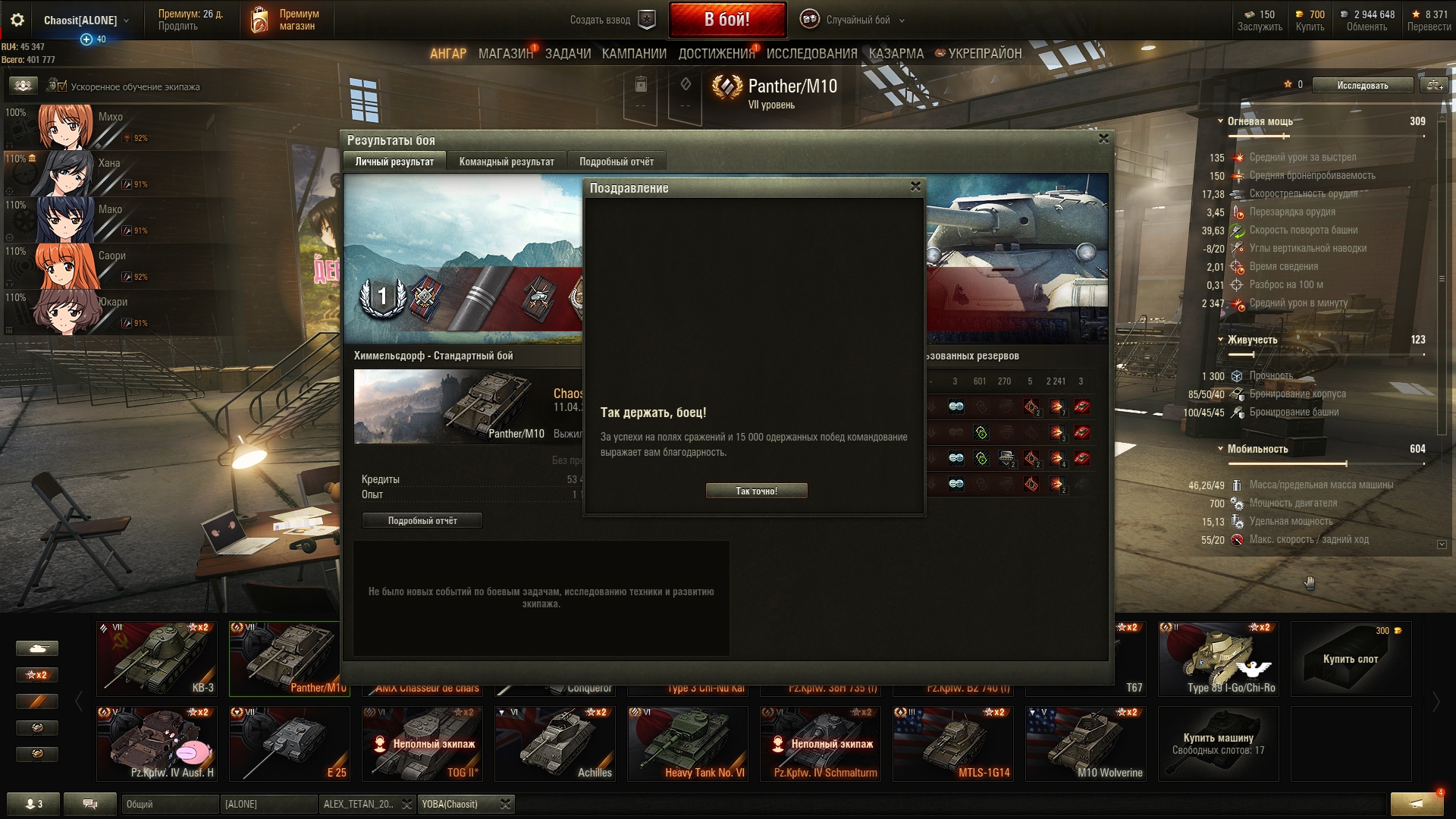The image size is (1456, 819).
Task: Click the Исследовать button
Action: (1362, 86)
